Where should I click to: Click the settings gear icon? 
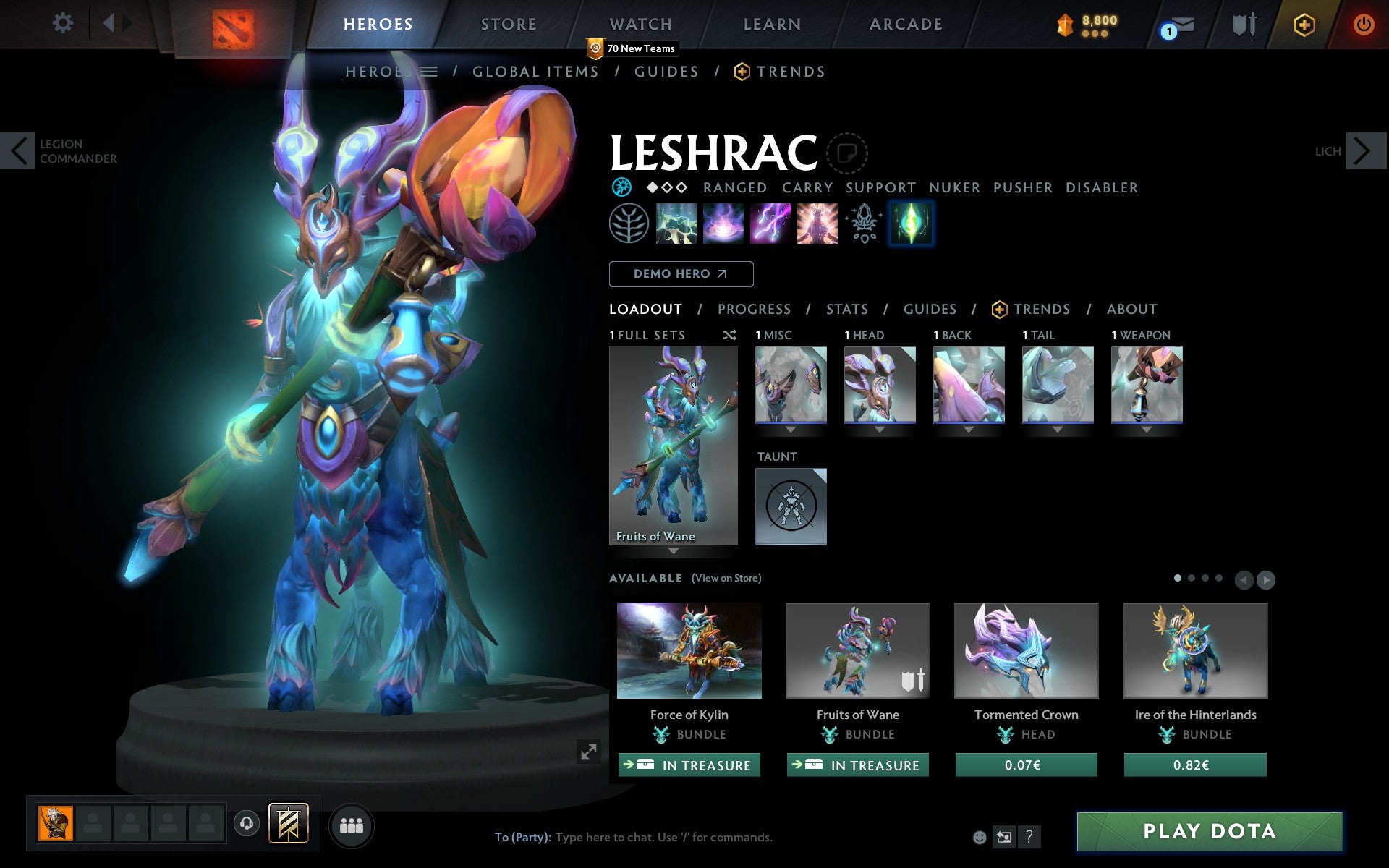click(x=64, y=23)
